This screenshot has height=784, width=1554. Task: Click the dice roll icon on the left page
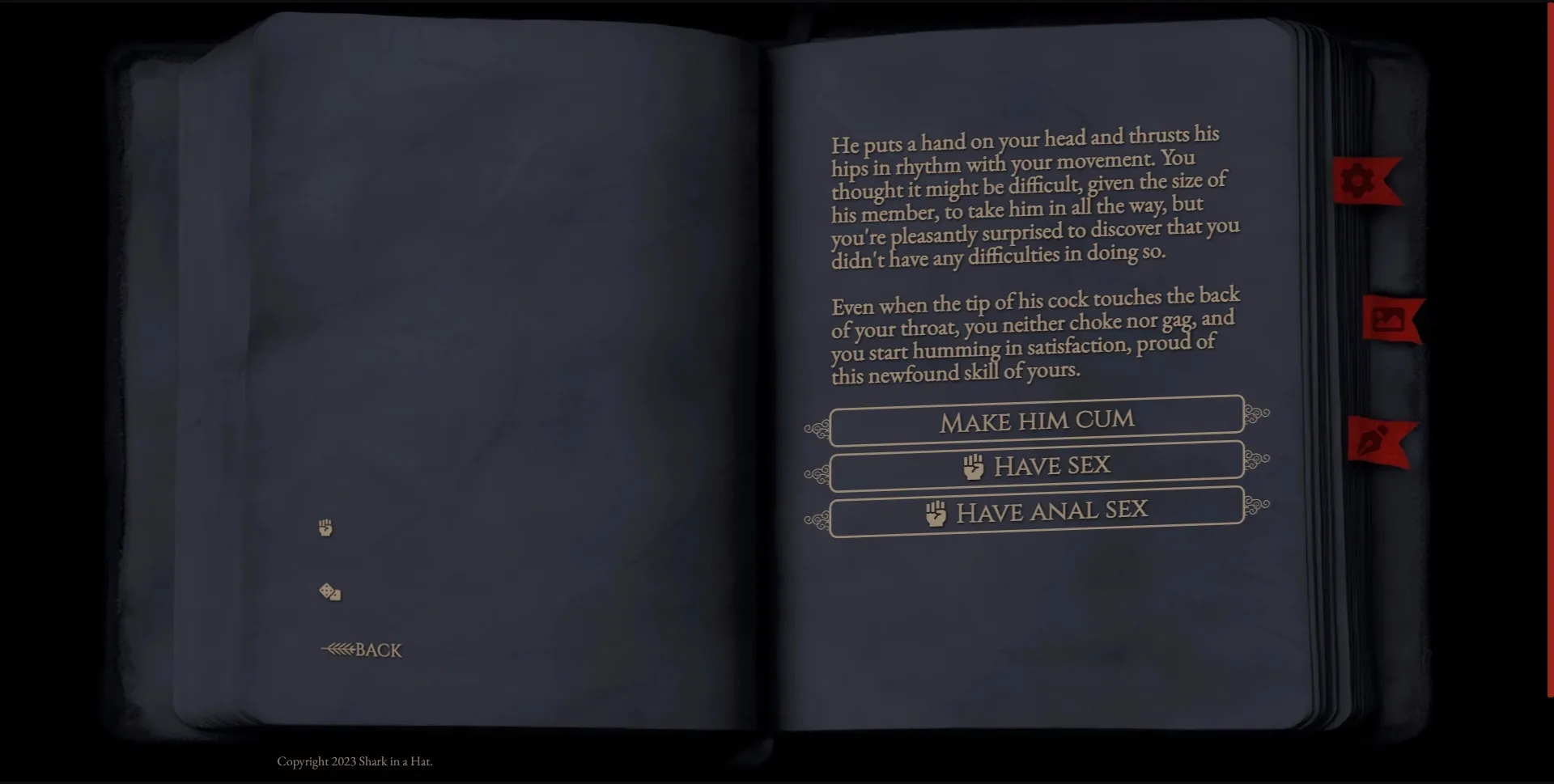click(x=330, y=591)
